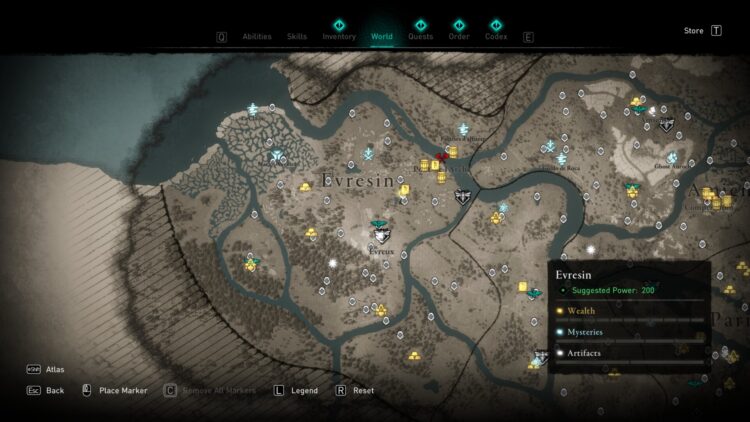Go Back from the map
Image resolution: width=750 pixels, height=422 pixels.
pyautogui.click(x=54, y=390)
